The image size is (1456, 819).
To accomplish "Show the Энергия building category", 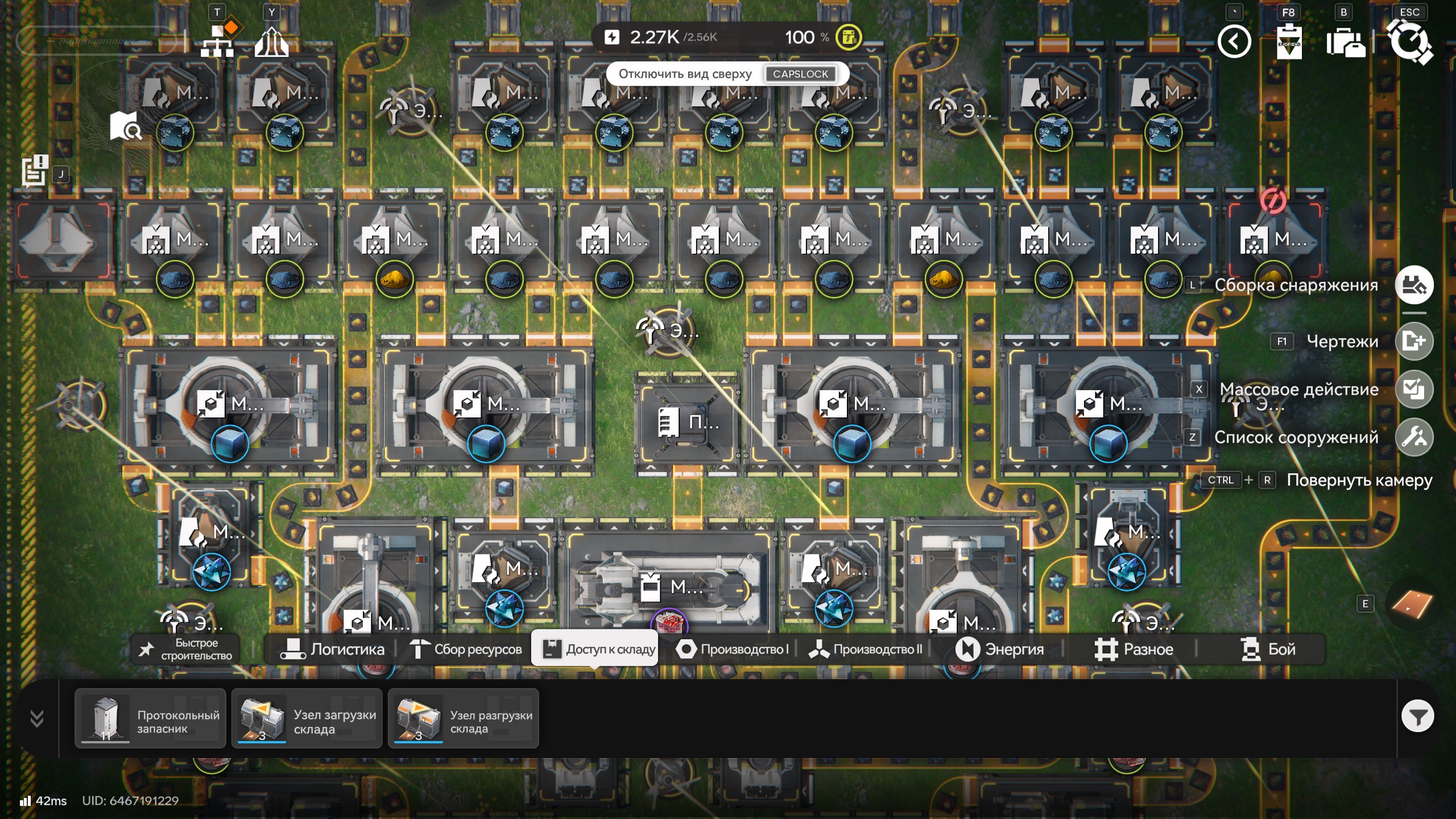I will point(999,650).
